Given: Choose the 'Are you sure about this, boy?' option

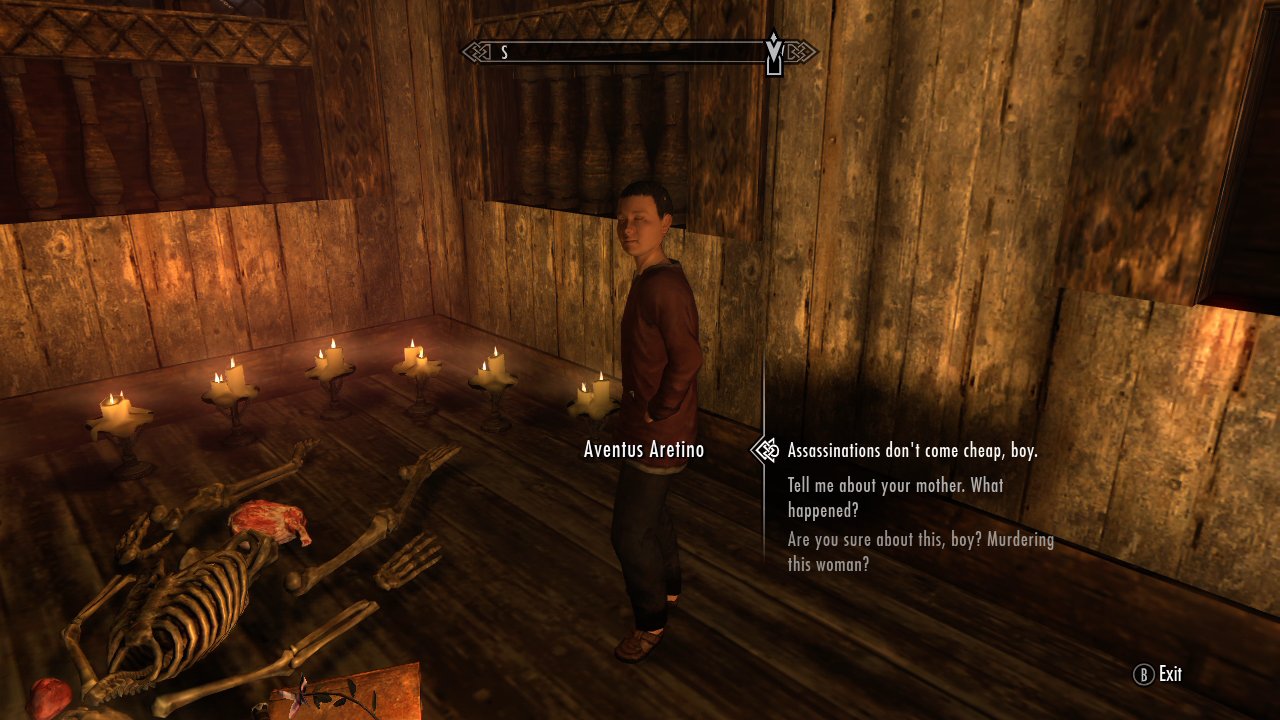Looking at the screenshot, I should [x=920, y=550].
